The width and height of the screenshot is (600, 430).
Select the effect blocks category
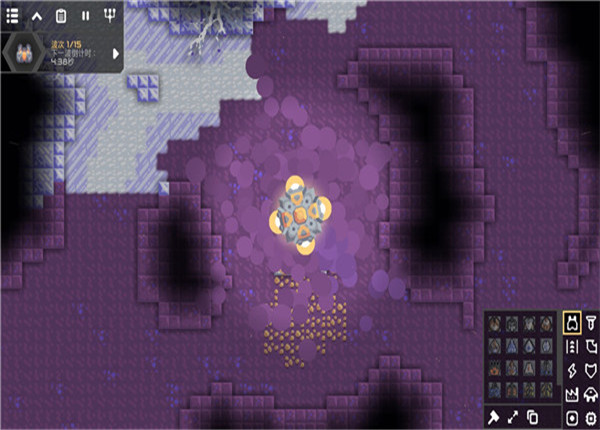[572, 416]
